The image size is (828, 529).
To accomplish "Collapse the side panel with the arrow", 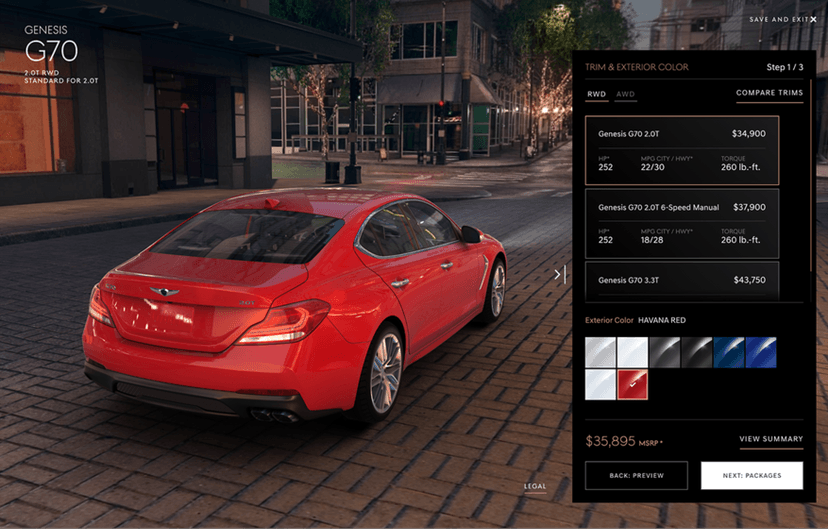I will (560, 274).
